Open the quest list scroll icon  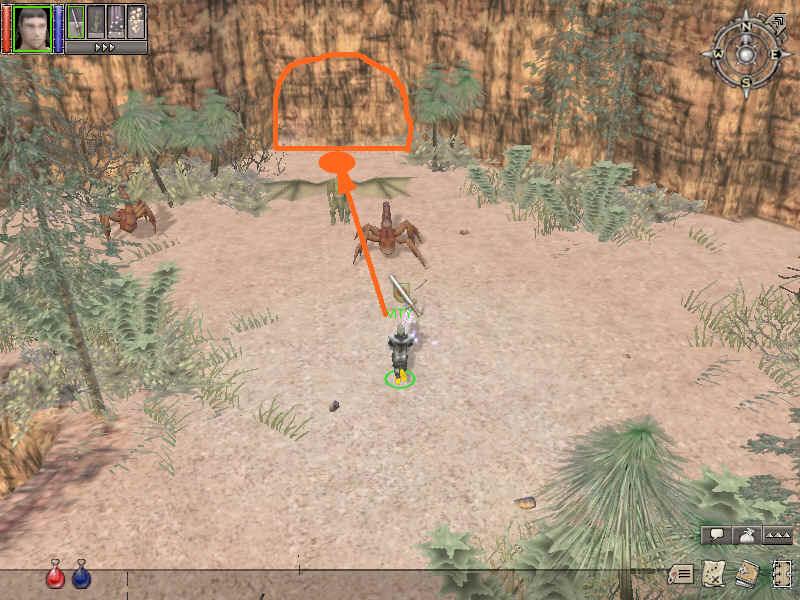click(682, 574)
